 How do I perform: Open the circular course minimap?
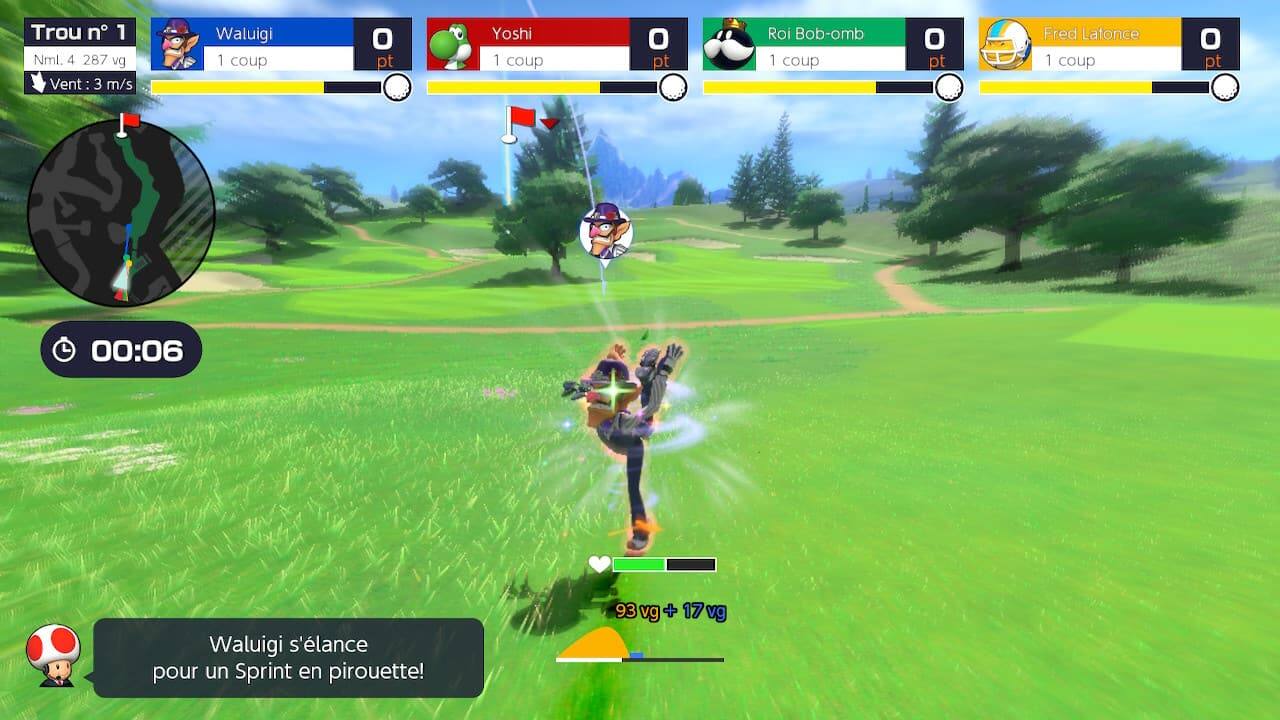pos(121,212)
